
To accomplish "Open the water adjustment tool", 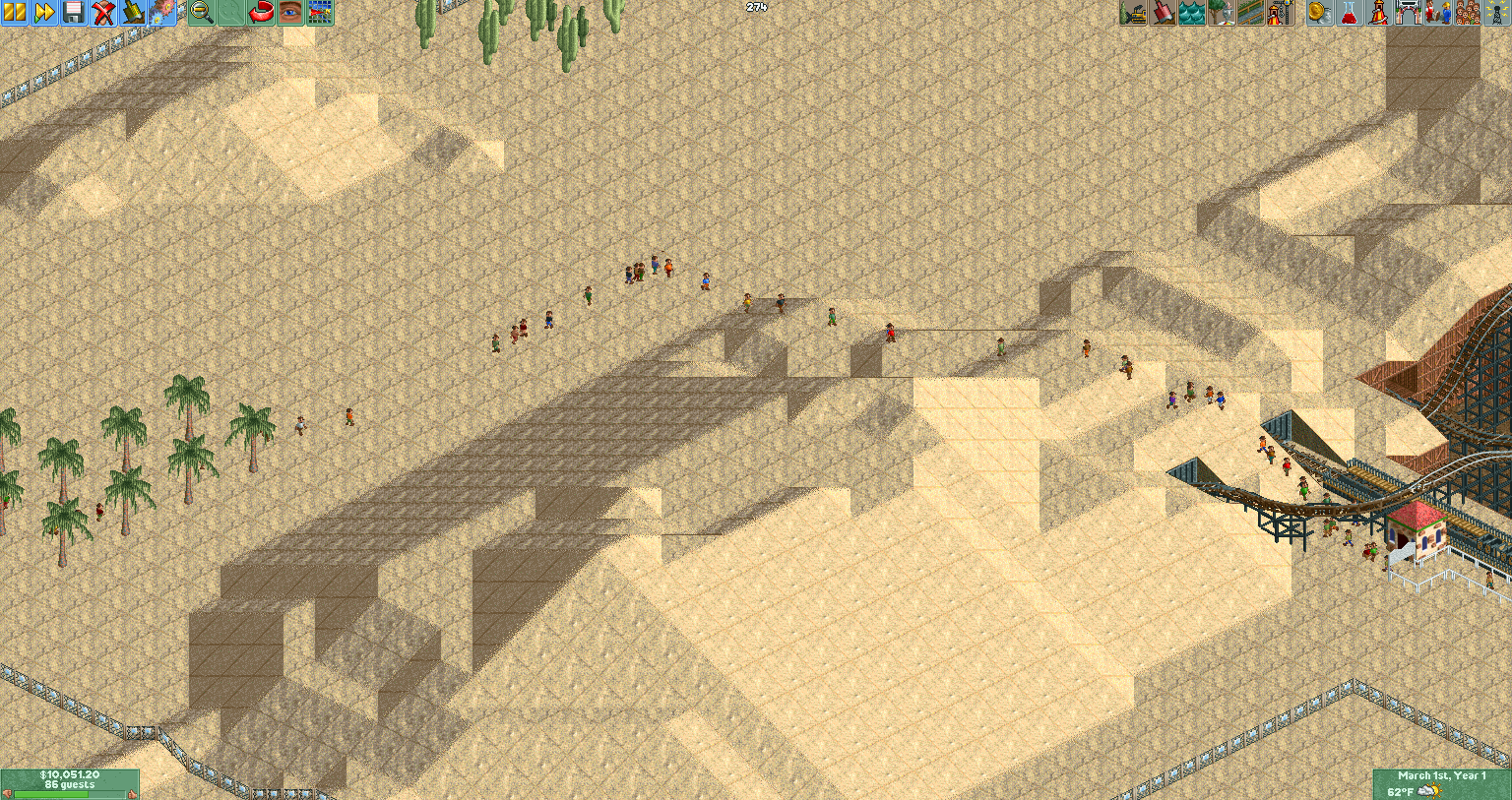I will point(1193,14).
